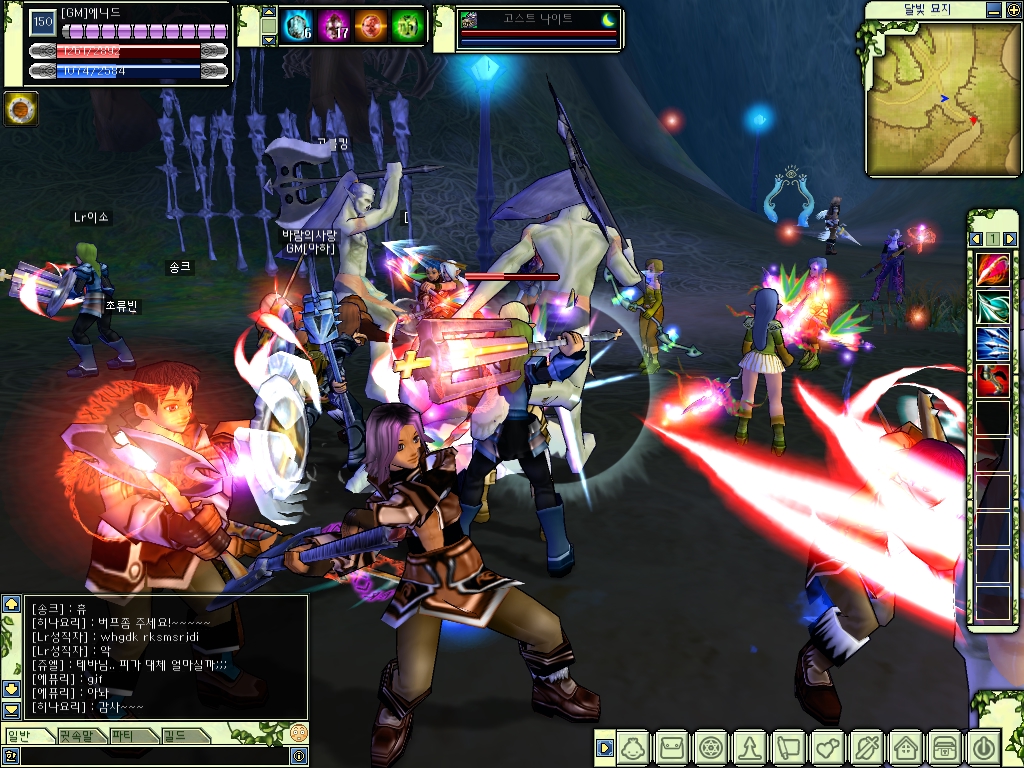Activate the red flame slash skill

[993, 270]
